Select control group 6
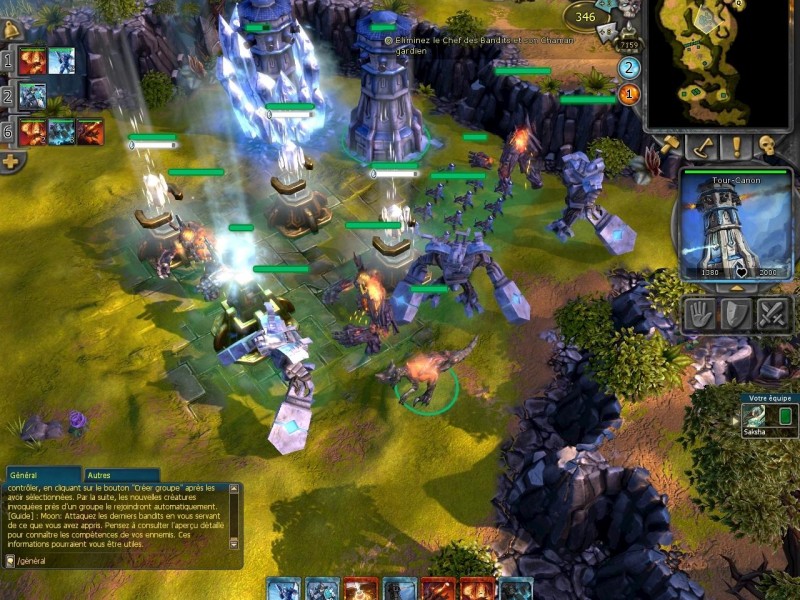Screen dimensions: 800x600 8,131
